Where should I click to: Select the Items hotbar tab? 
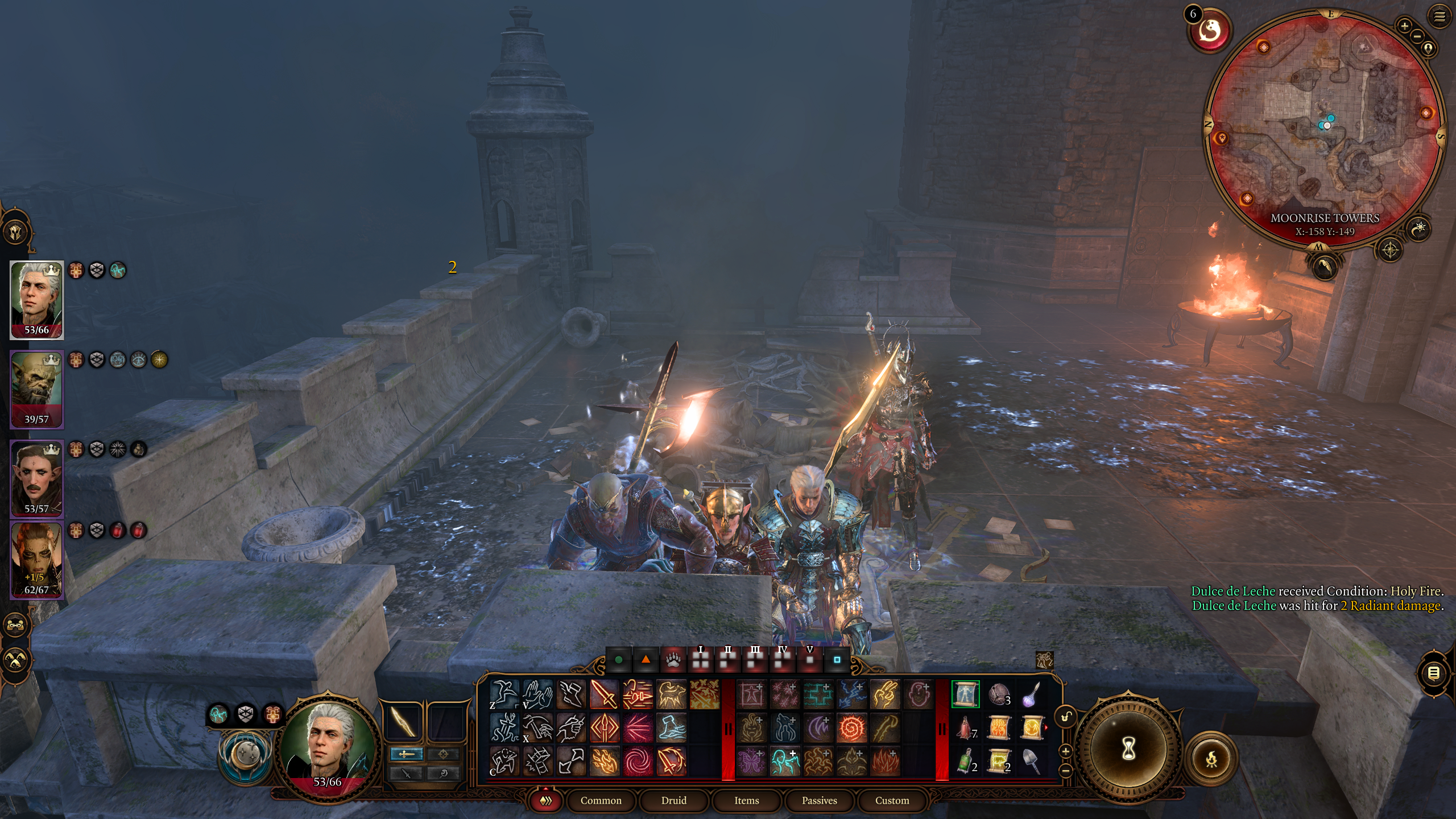(x=746, y=800)
